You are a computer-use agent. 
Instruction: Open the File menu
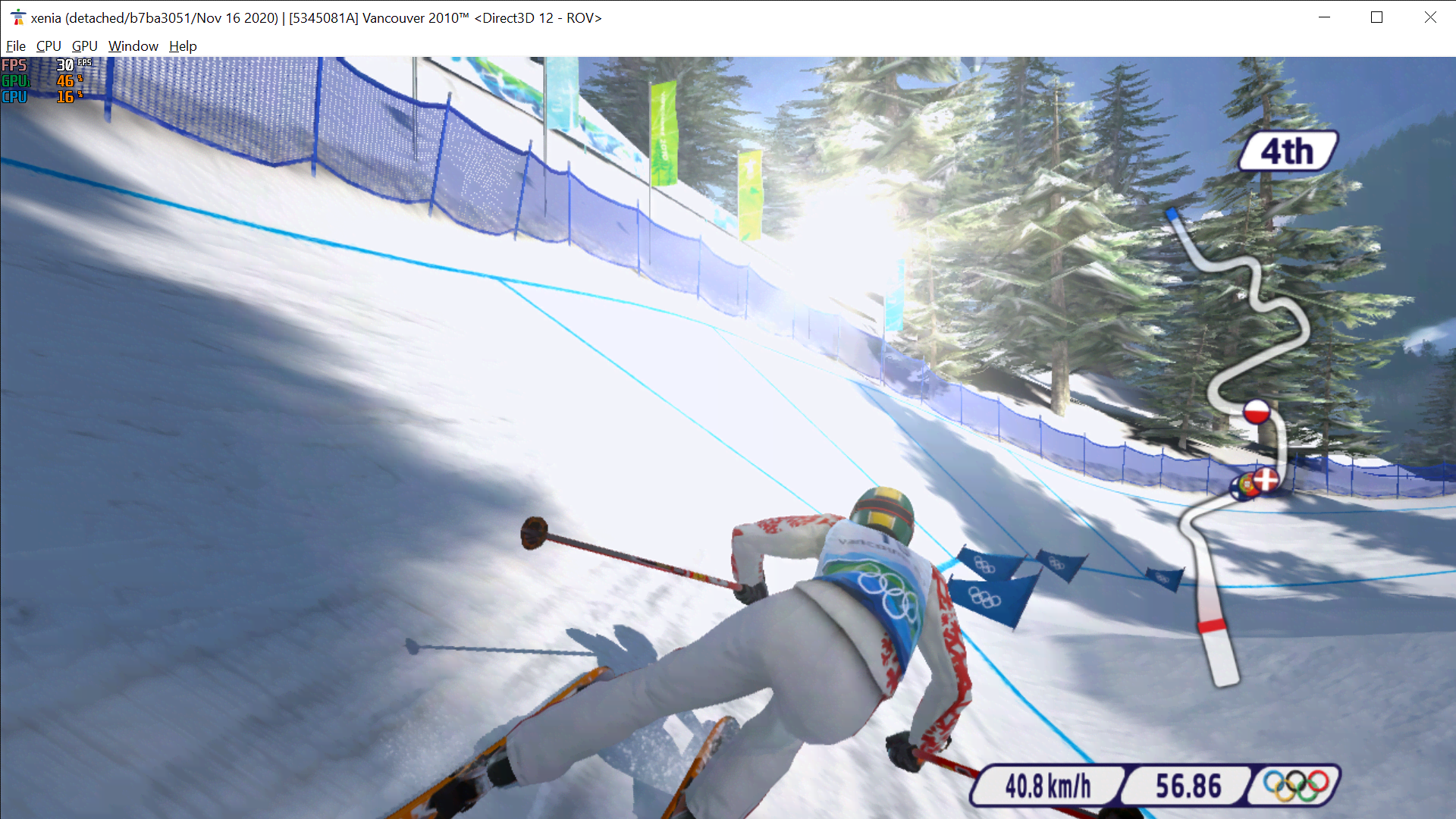(15, 45)
